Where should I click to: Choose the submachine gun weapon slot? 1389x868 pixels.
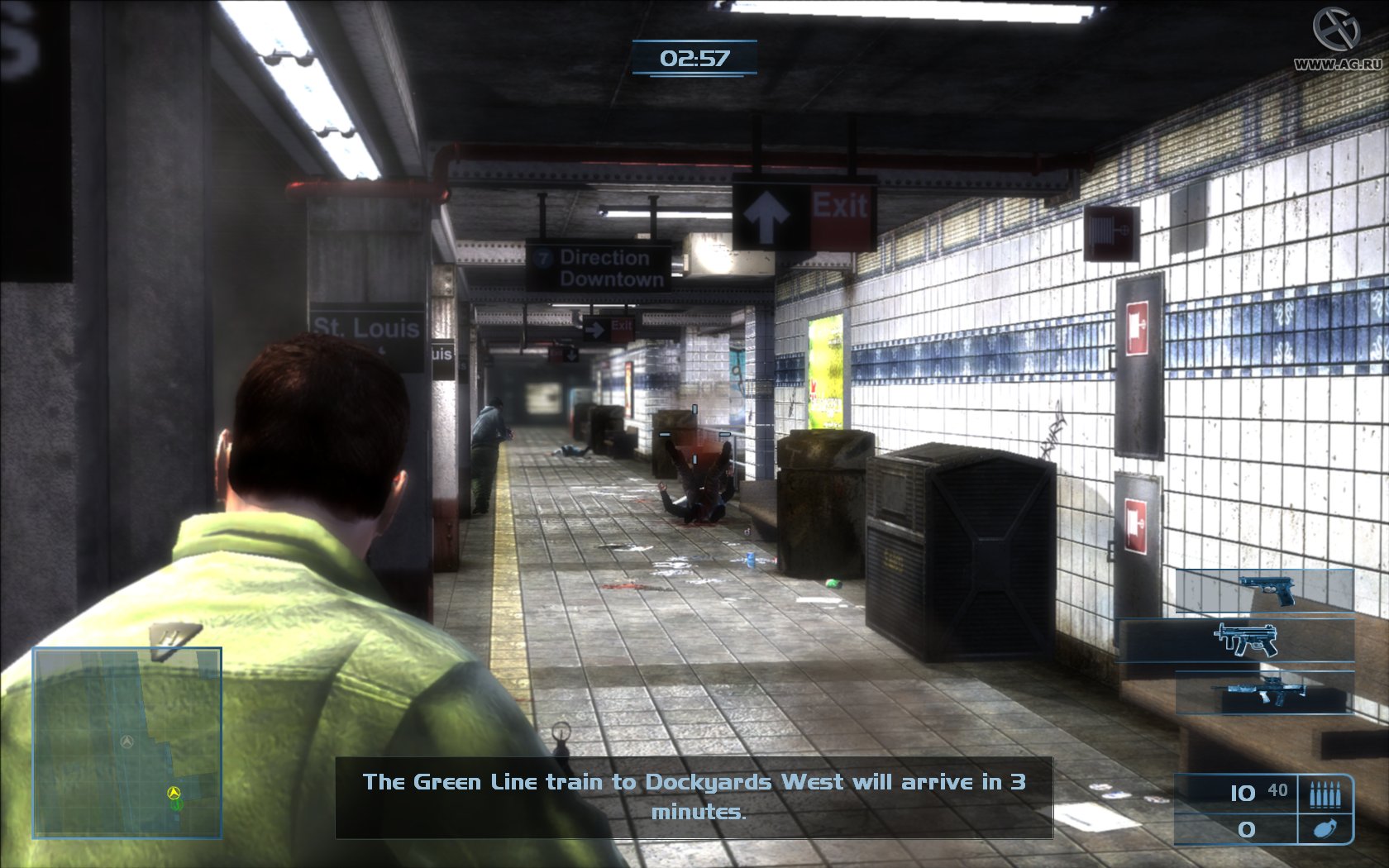pyautogui.click(x=1243, y=640)
